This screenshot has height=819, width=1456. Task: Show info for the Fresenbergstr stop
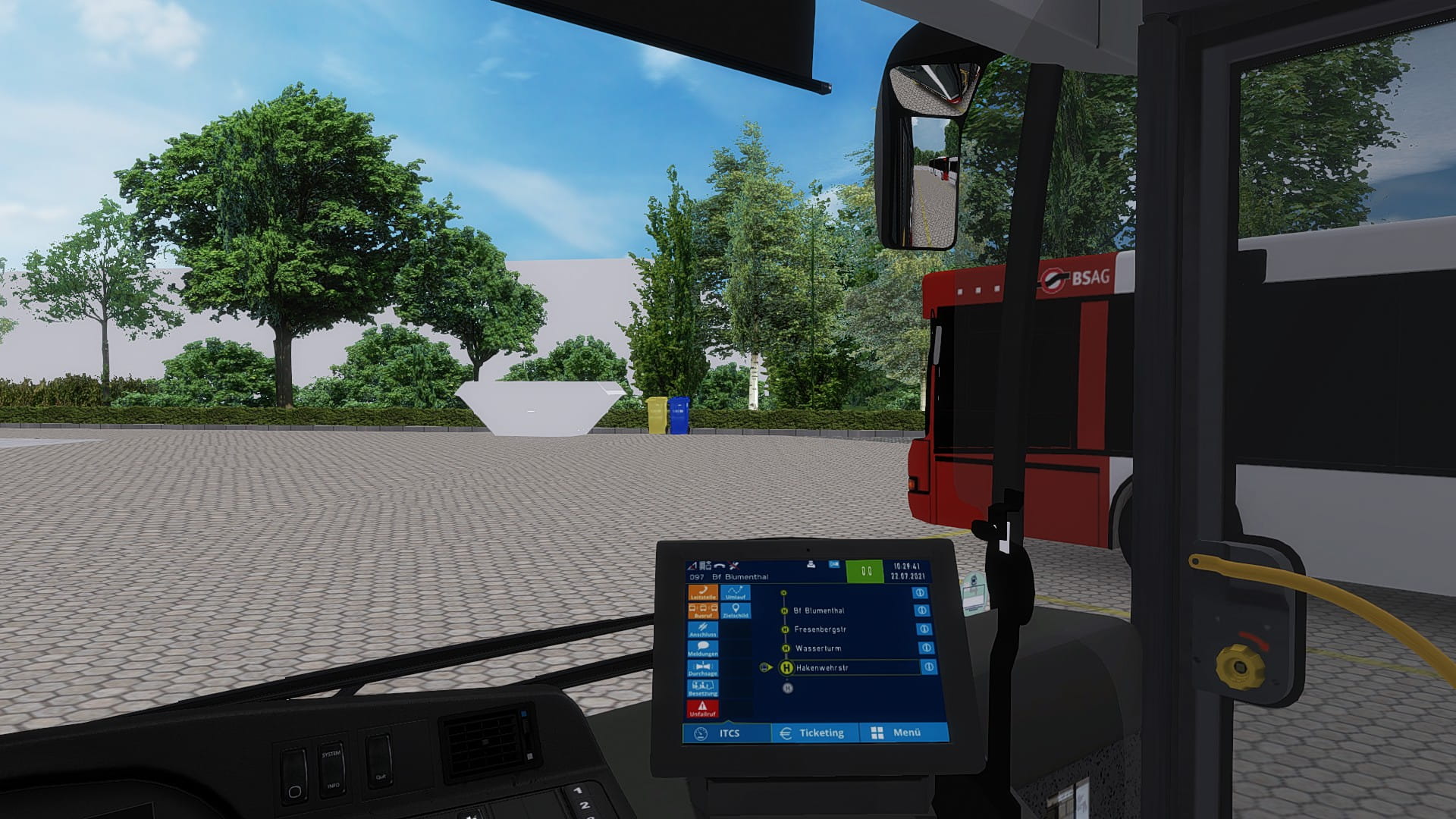[x=924, y=629]
